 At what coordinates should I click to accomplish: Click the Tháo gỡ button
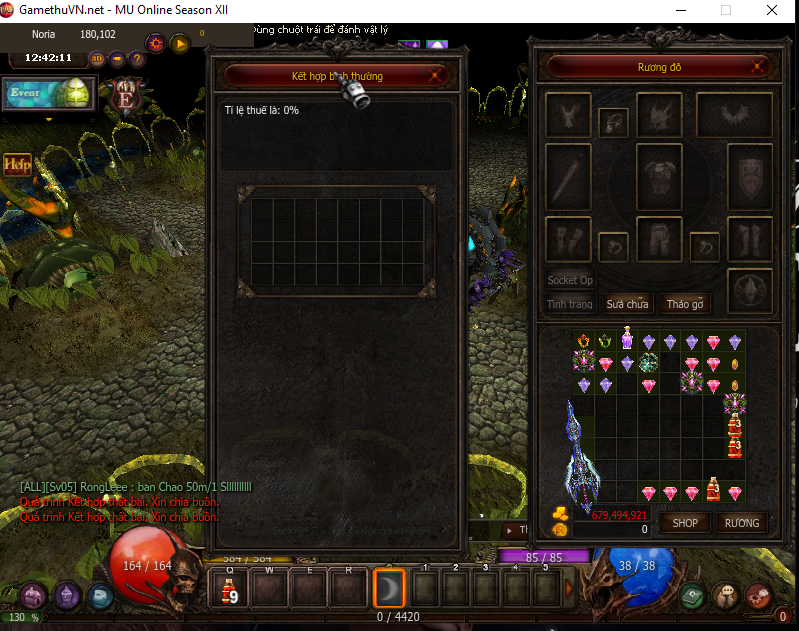click(686, 304)
